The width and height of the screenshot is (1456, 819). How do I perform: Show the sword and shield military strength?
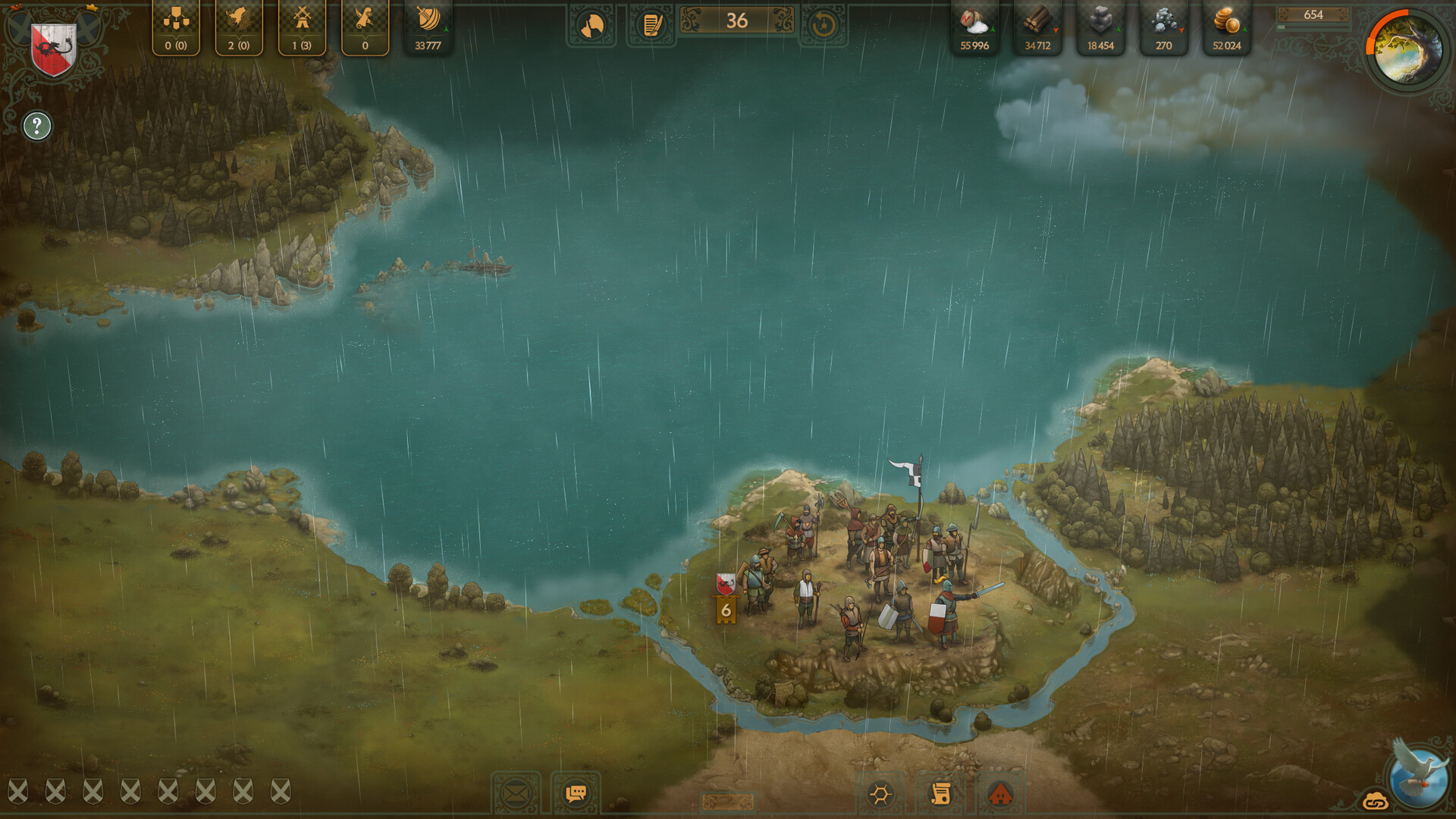(428, 27)
